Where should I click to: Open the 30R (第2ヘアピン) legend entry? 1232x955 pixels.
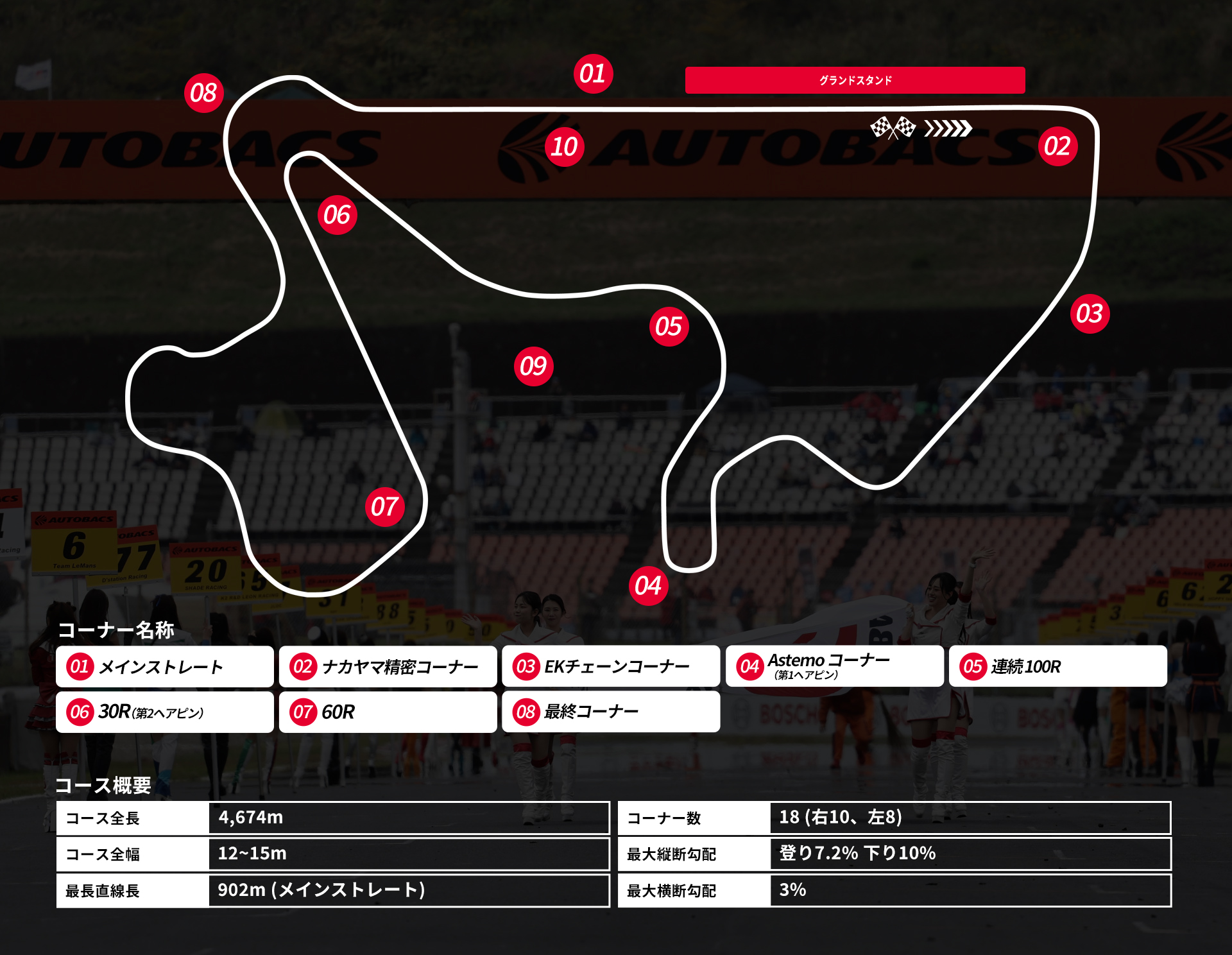[165, 712]
